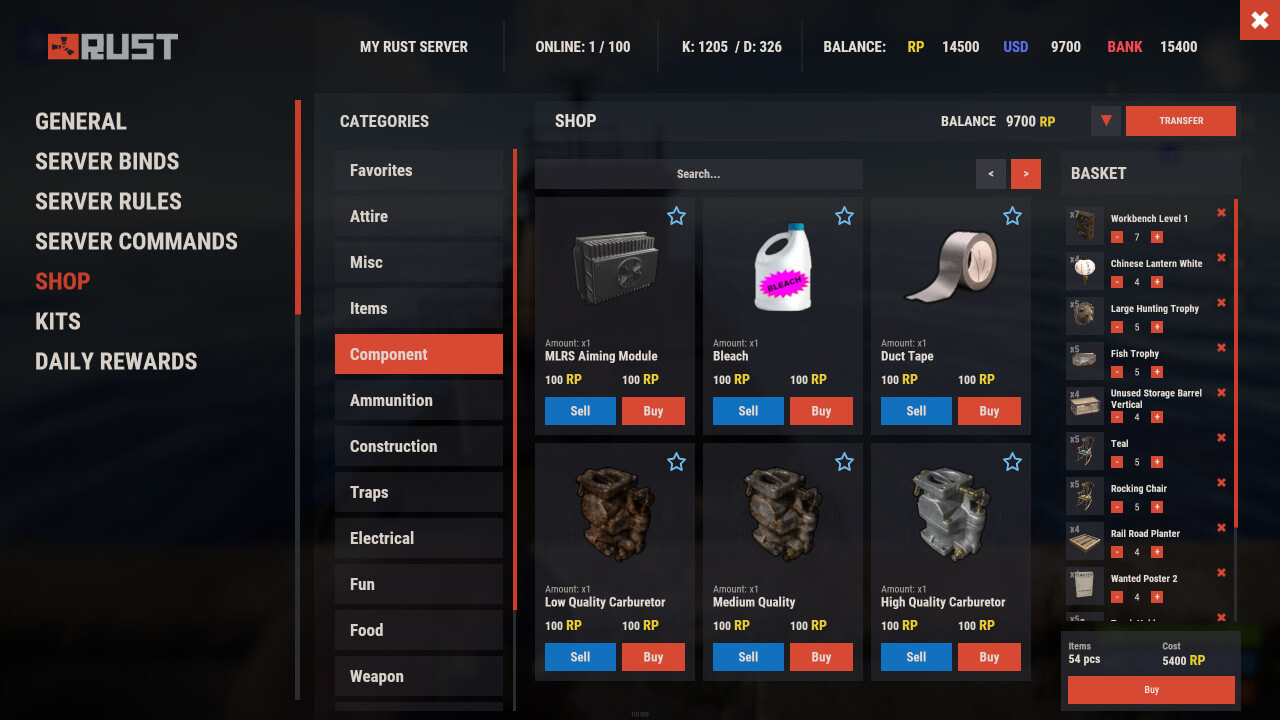The height and width of the screenshot is (720, 1280).
Task: Click the Transfer button
Action: pos(1180,121)
